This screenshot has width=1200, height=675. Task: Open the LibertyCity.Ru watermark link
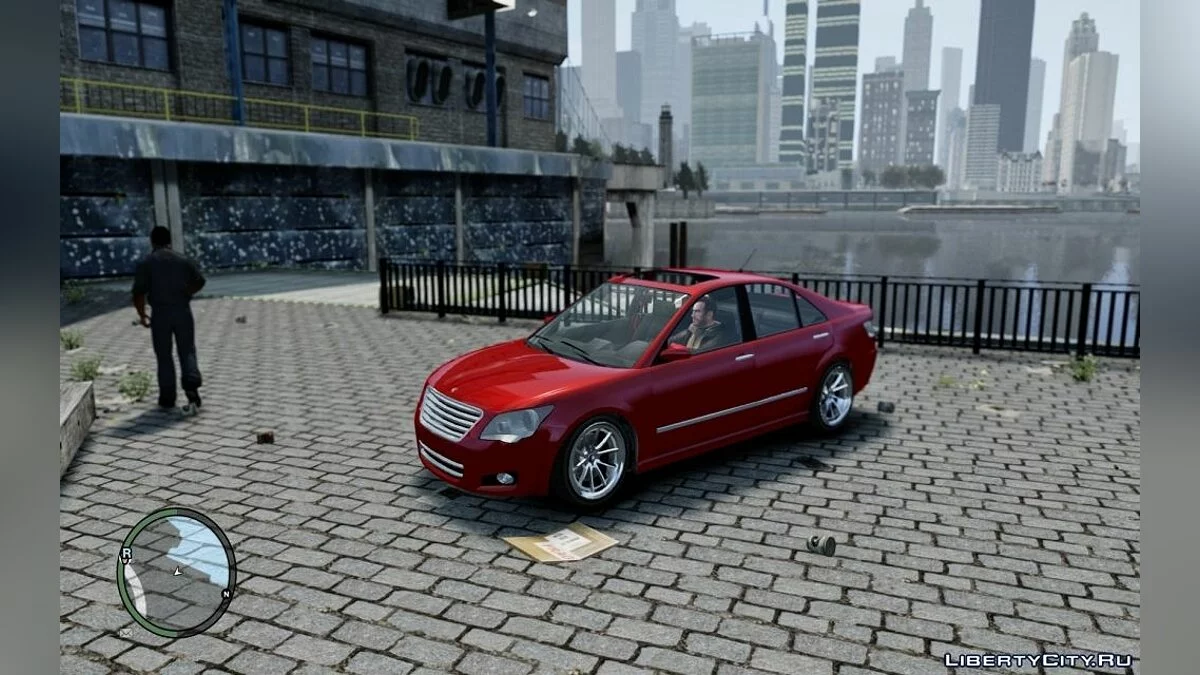click(1037, 659)
